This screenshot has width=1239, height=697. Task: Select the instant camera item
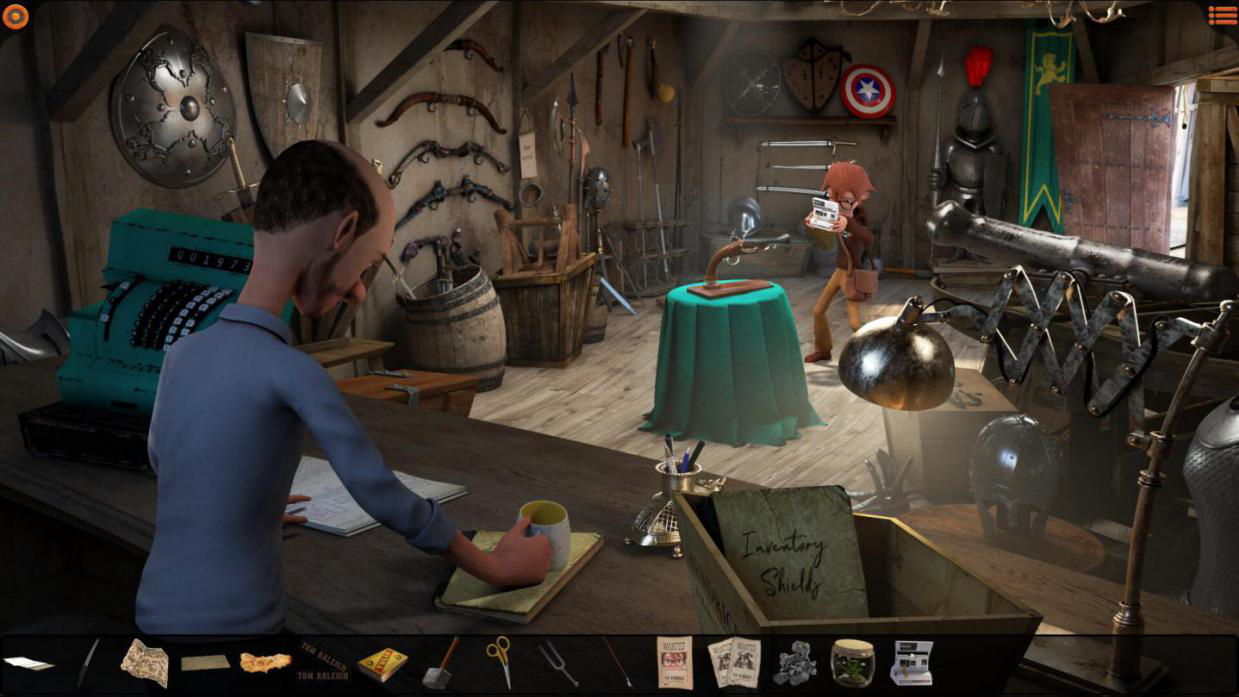(x=911, y=662)
